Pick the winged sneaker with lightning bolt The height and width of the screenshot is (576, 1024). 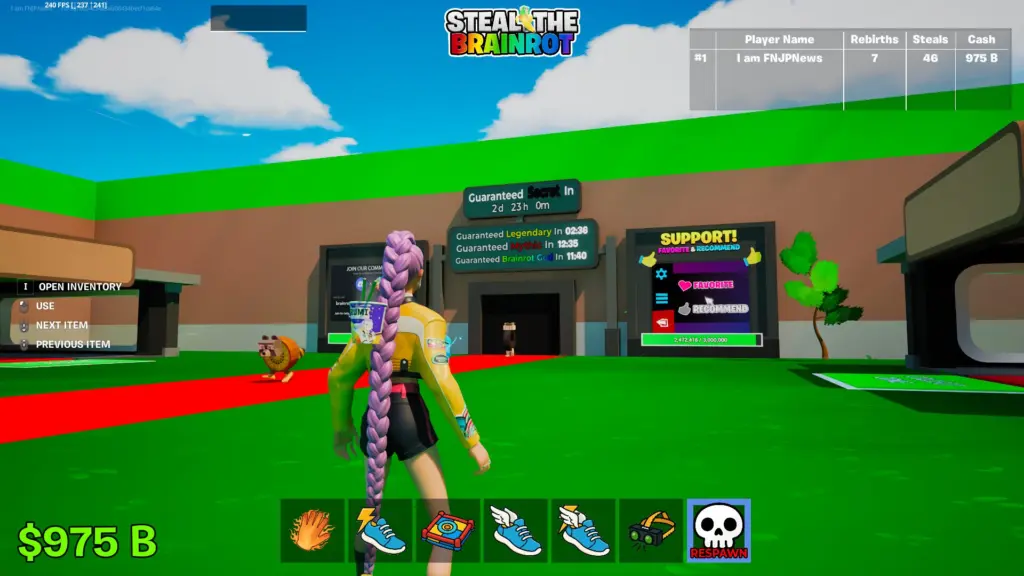click(584, 531)
